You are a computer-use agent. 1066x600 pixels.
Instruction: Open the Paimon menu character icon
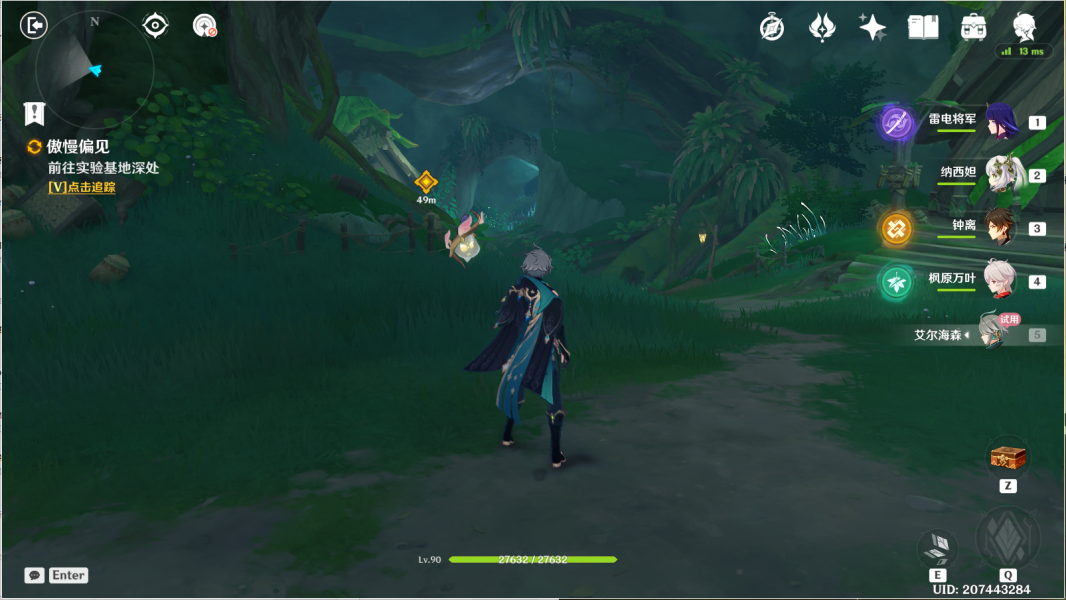1024,27
